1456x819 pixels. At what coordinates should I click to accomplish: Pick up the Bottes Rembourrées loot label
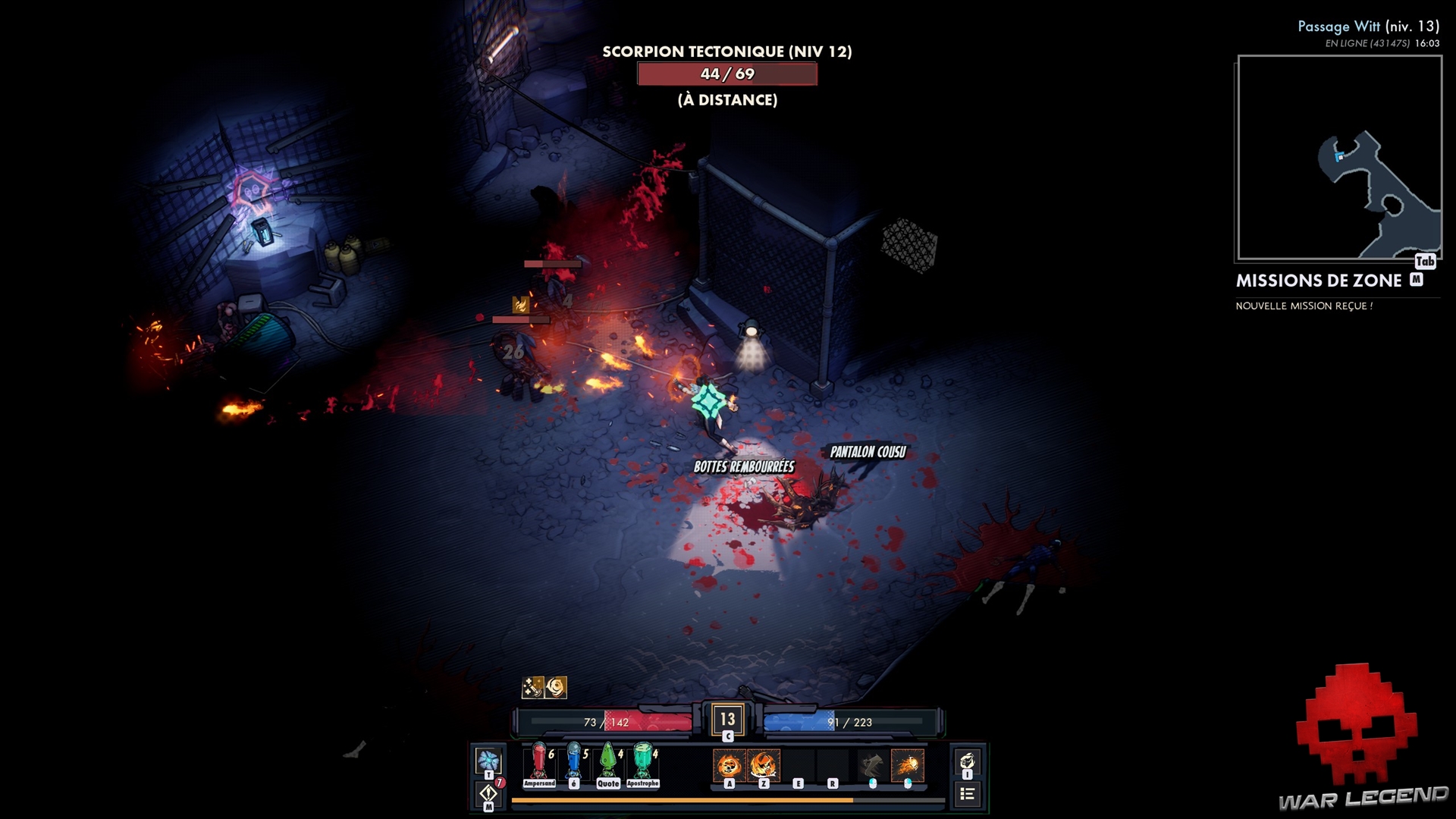[x=744, y=466]
